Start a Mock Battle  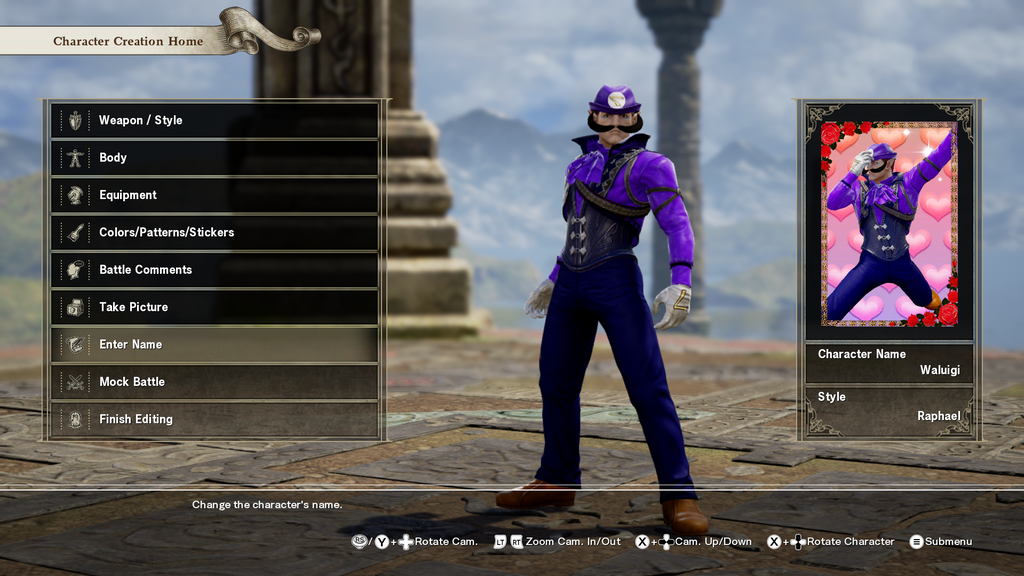point(214,382)
